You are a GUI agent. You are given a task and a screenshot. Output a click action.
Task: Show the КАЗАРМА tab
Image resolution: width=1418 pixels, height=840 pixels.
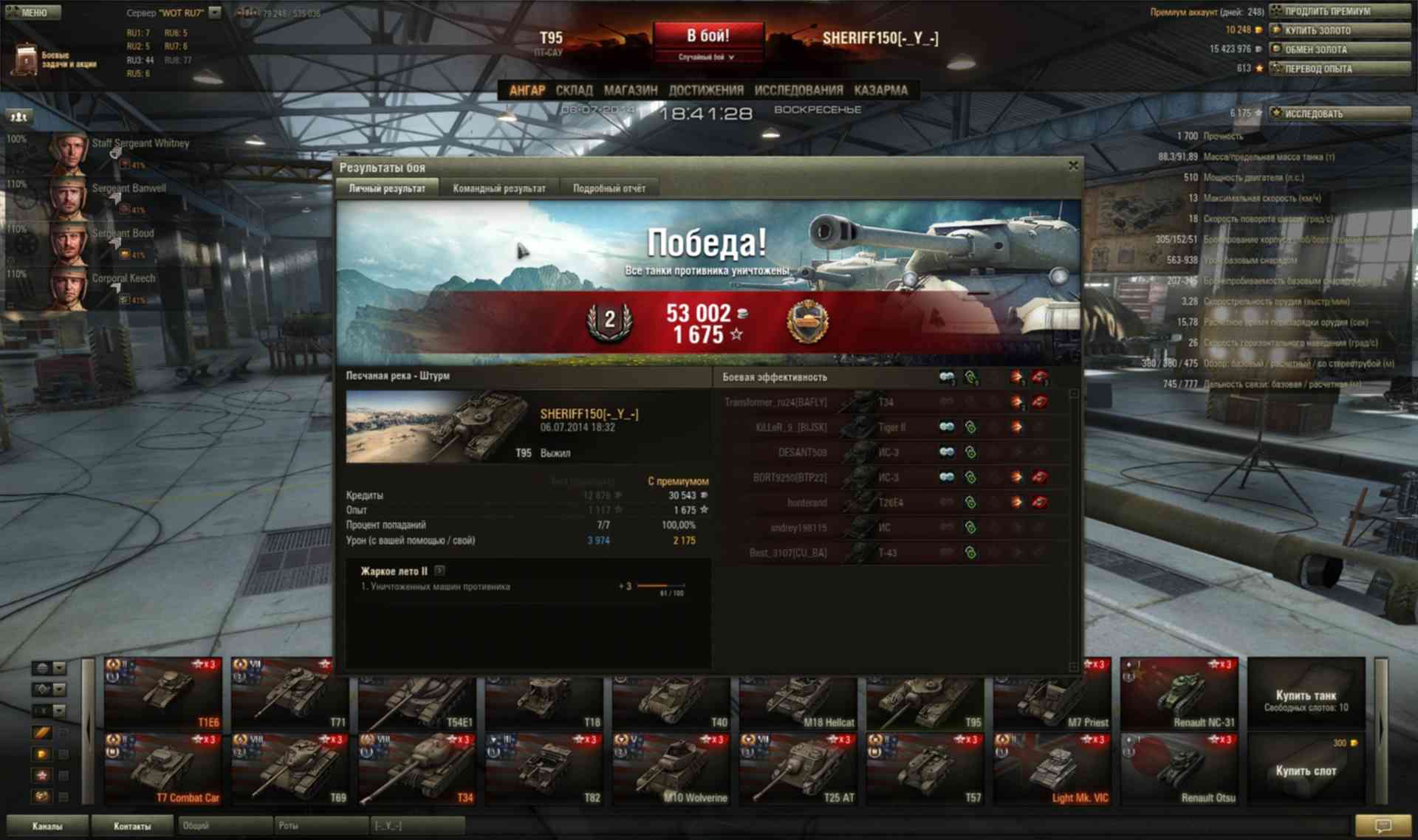pyautogui.click(x=880, y=90)
